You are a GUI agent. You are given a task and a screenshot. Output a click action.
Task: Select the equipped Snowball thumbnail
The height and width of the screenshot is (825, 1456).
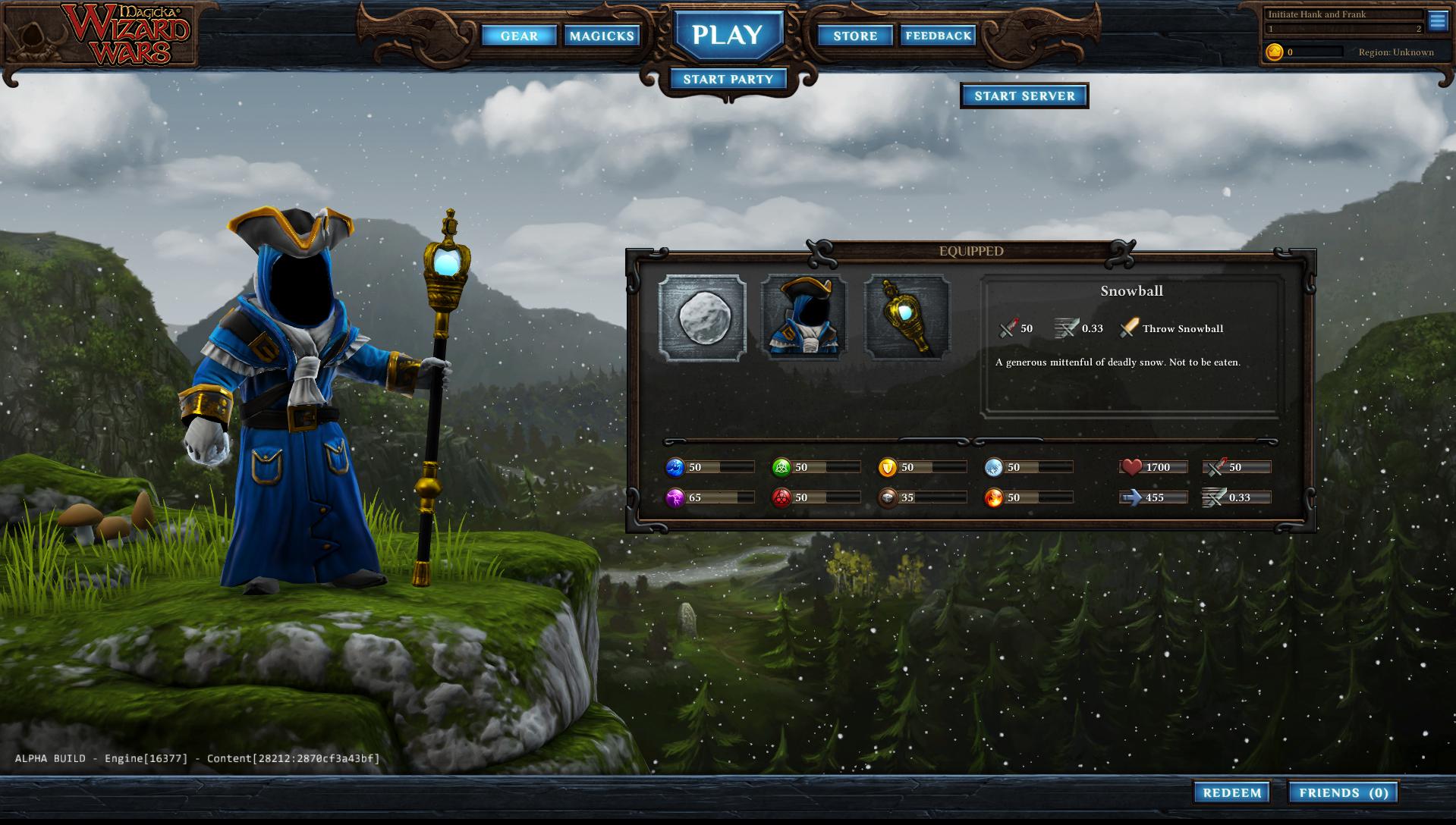click(x=703, y=317)
